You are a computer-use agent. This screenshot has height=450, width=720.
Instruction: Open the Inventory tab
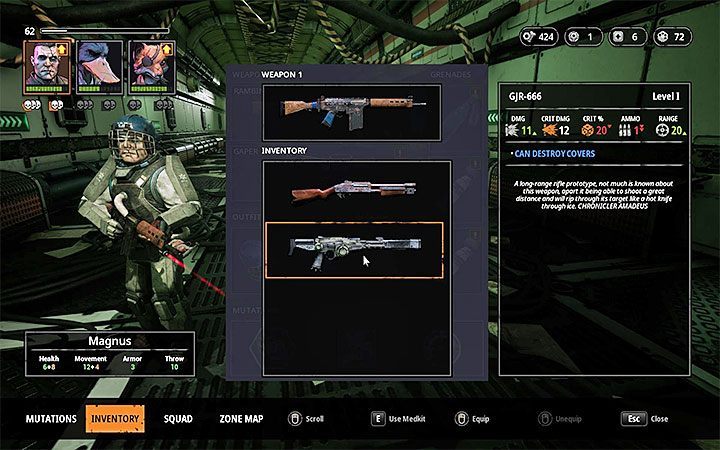[x=115, y=419]
